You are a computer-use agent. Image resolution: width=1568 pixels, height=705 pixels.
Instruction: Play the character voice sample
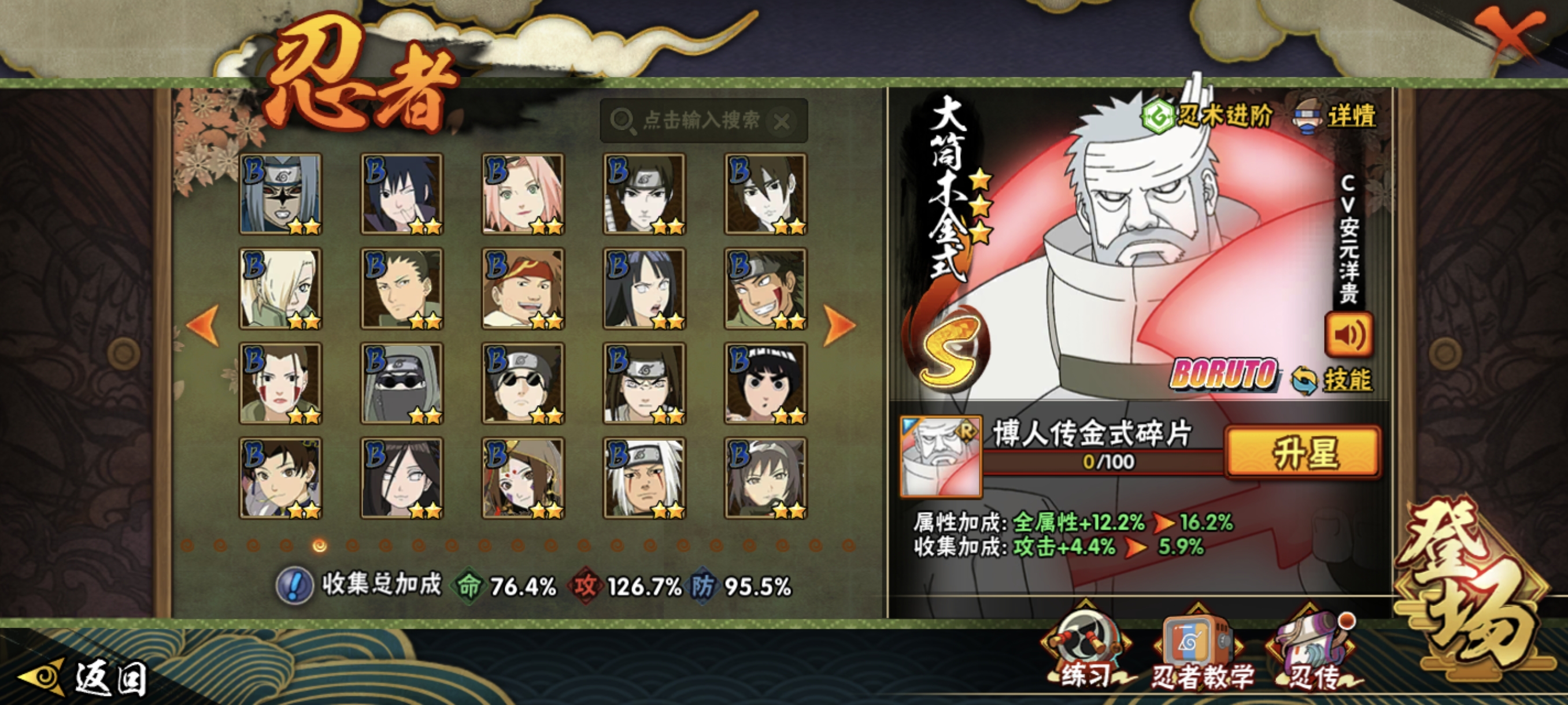(1348, 335)
